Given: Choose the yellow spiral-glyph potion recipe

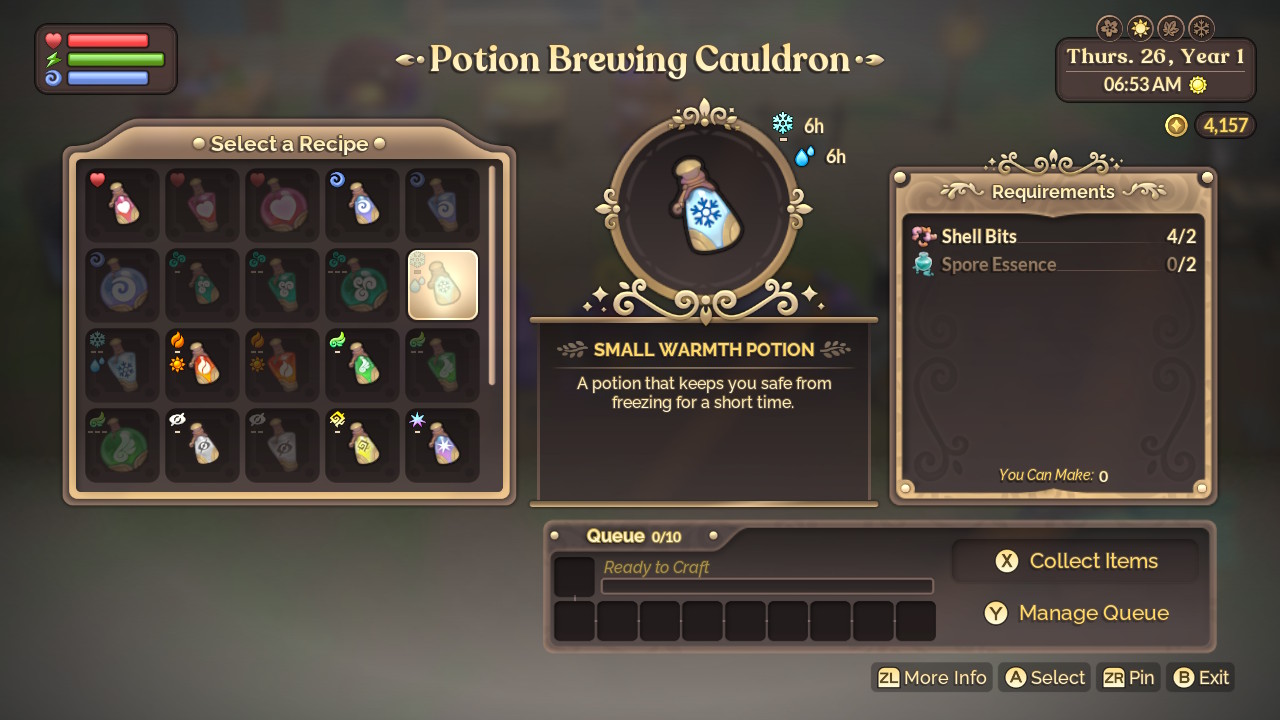Looking at the screenshot, I should 362,445.
